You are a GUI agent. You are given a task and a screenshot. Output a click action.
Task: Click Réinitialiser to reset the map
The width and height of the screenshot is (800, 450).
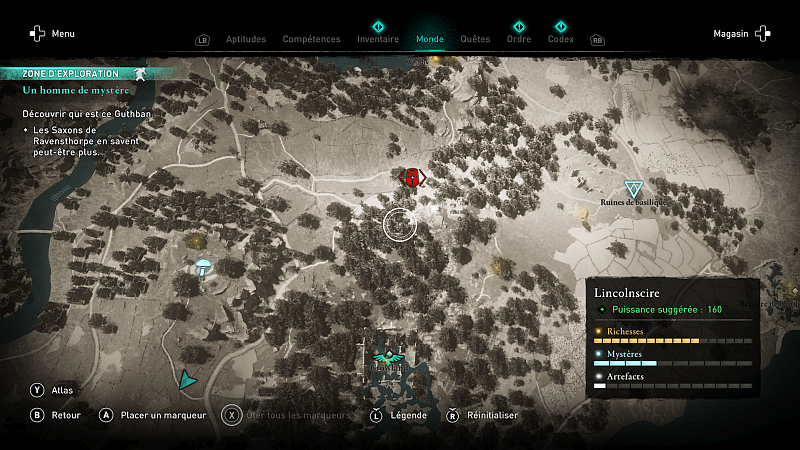click(483, 415)
